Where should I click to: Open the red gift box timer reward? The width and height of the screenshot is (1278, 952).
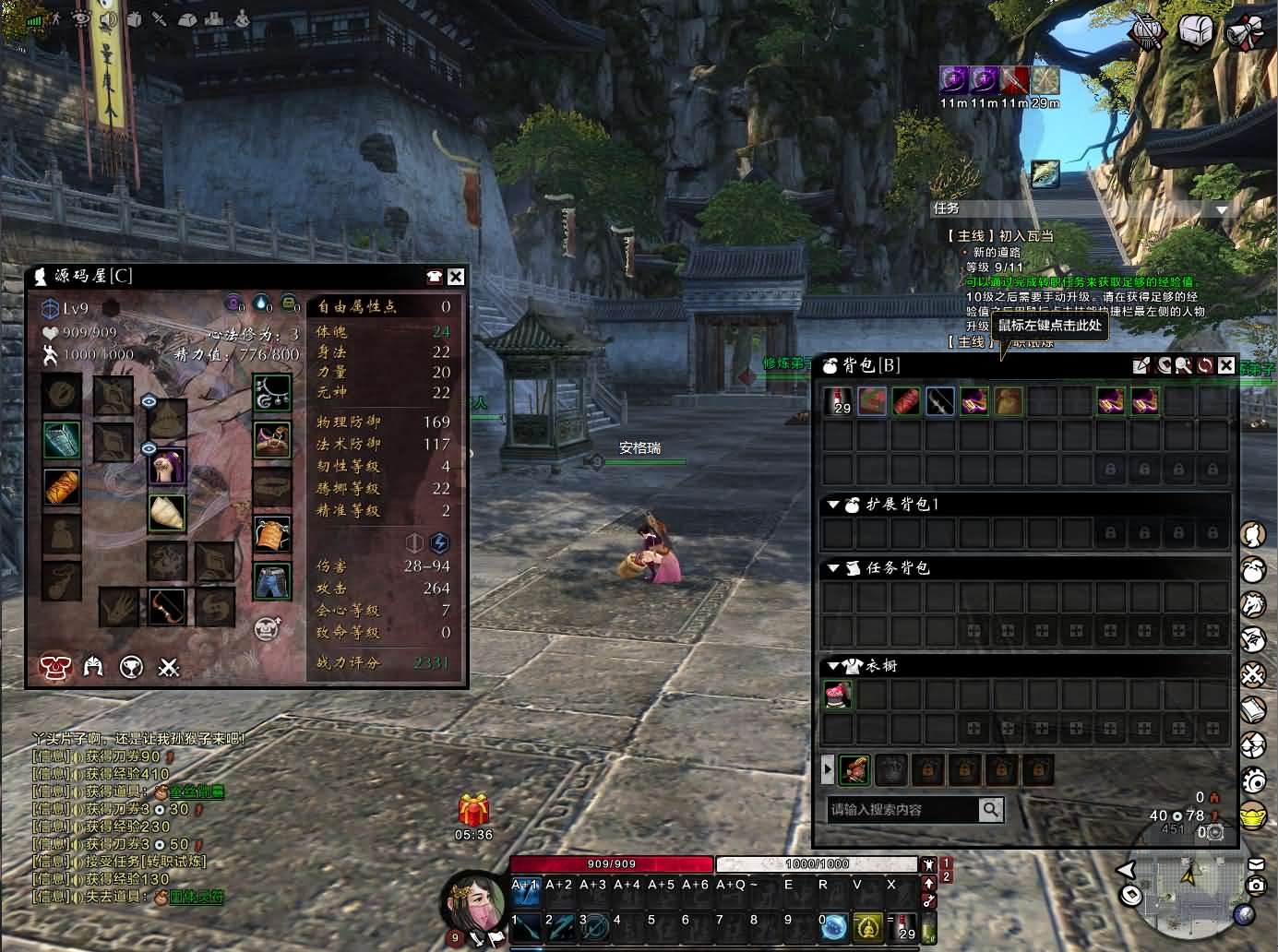tap(473, 810)
